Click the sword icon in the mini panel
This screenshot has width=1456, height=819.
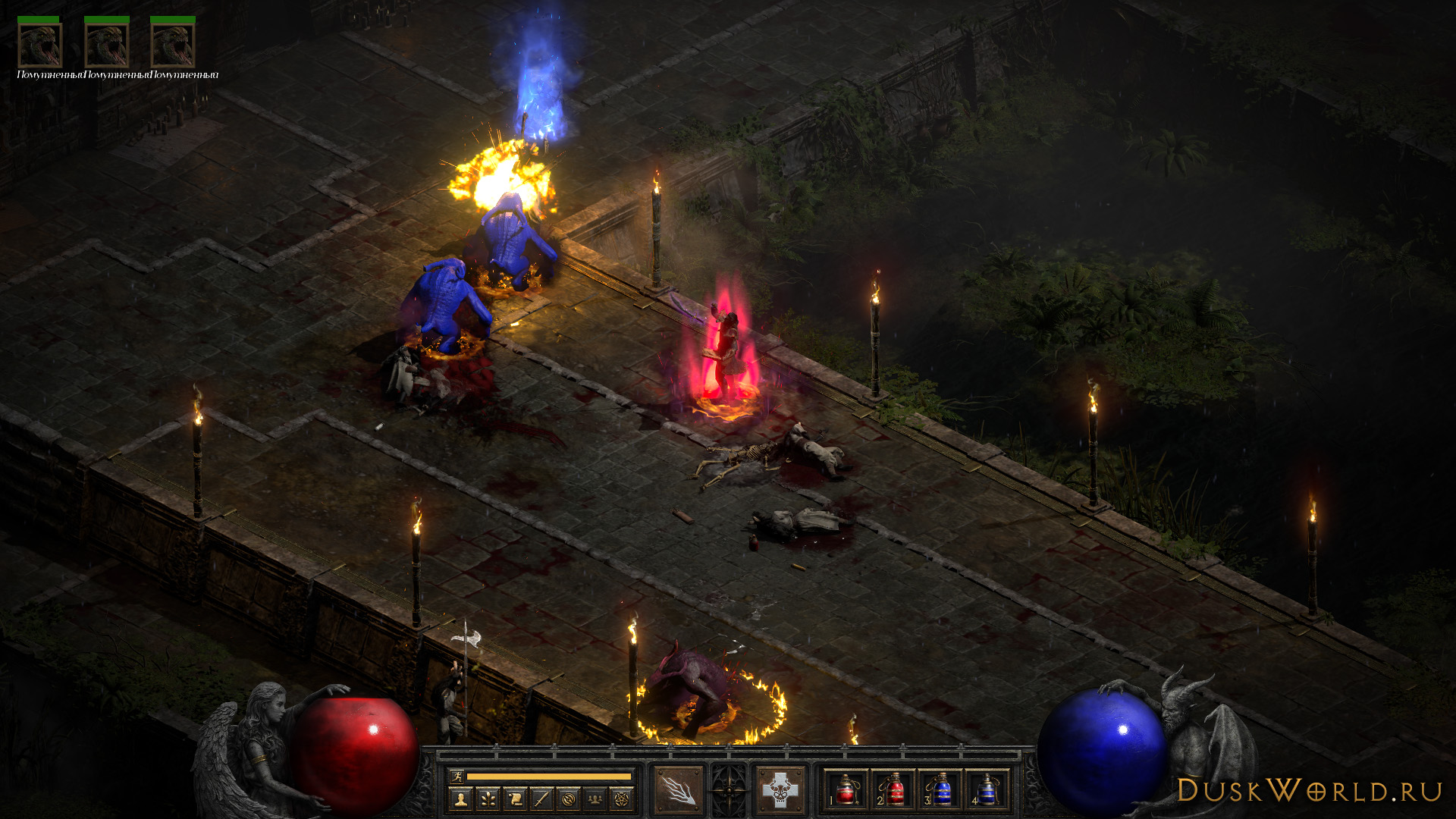point(541,799)
